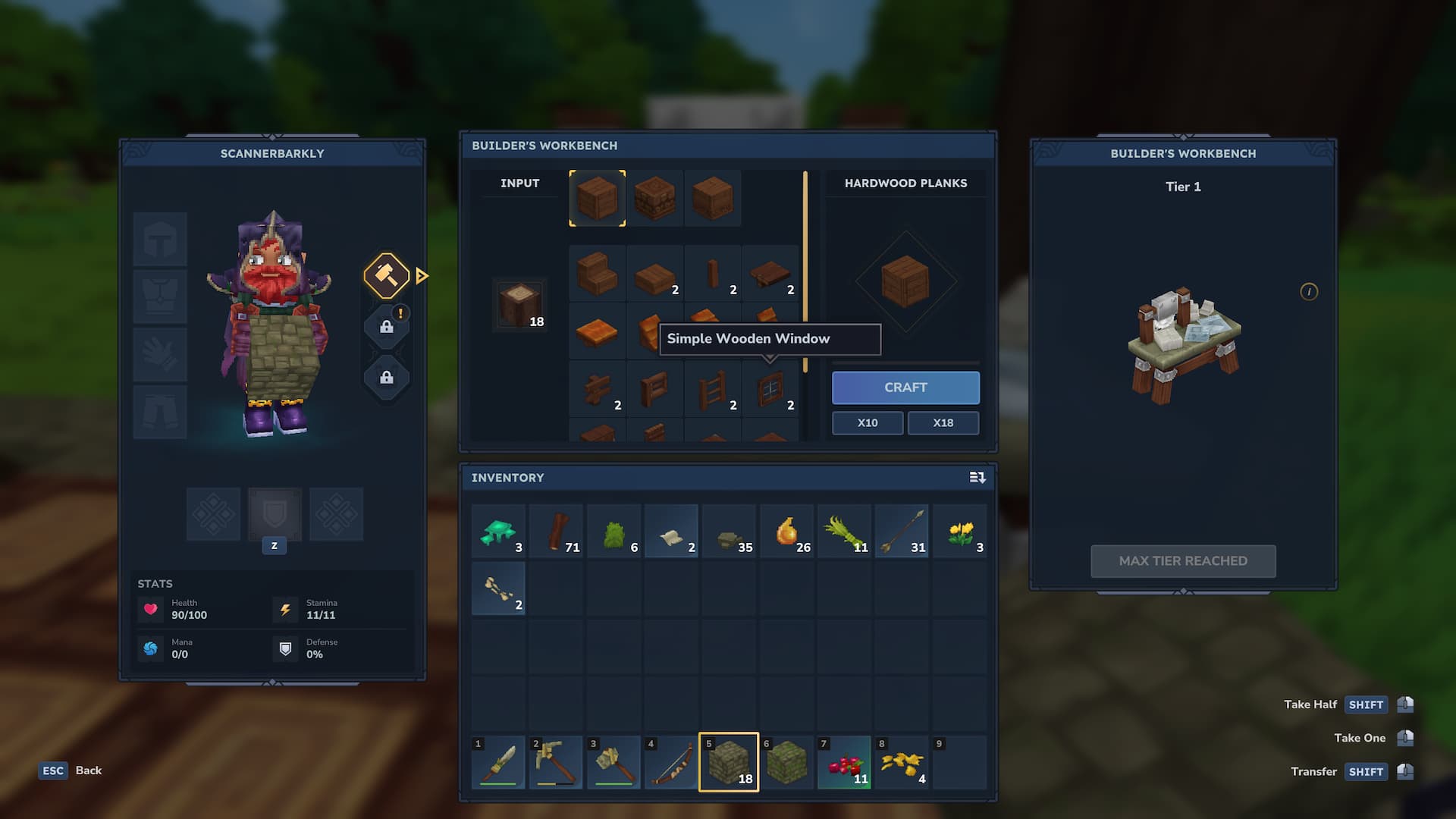Open the workbench info icon
This screenshot has width=1456, height=819.
coord(1309,292)
